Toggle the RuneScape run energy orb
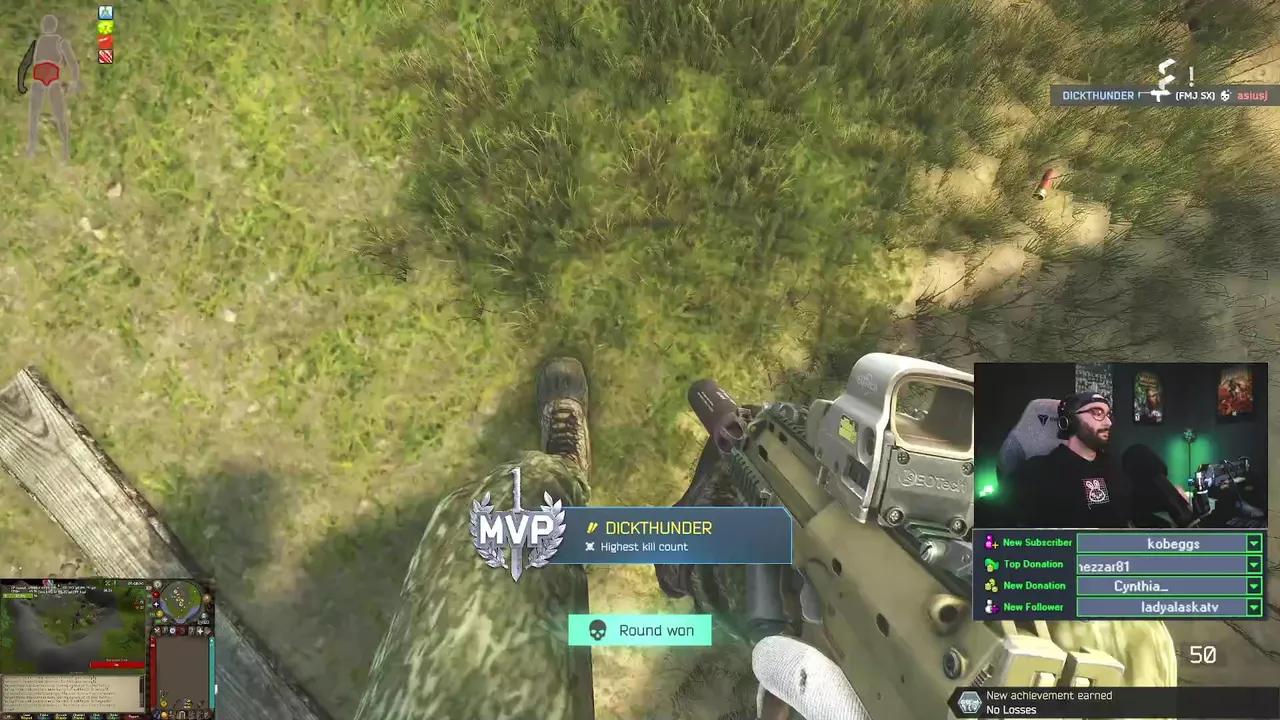Image resolution: width=1280 pixels, height=720 pixels. tap(158, 612)
